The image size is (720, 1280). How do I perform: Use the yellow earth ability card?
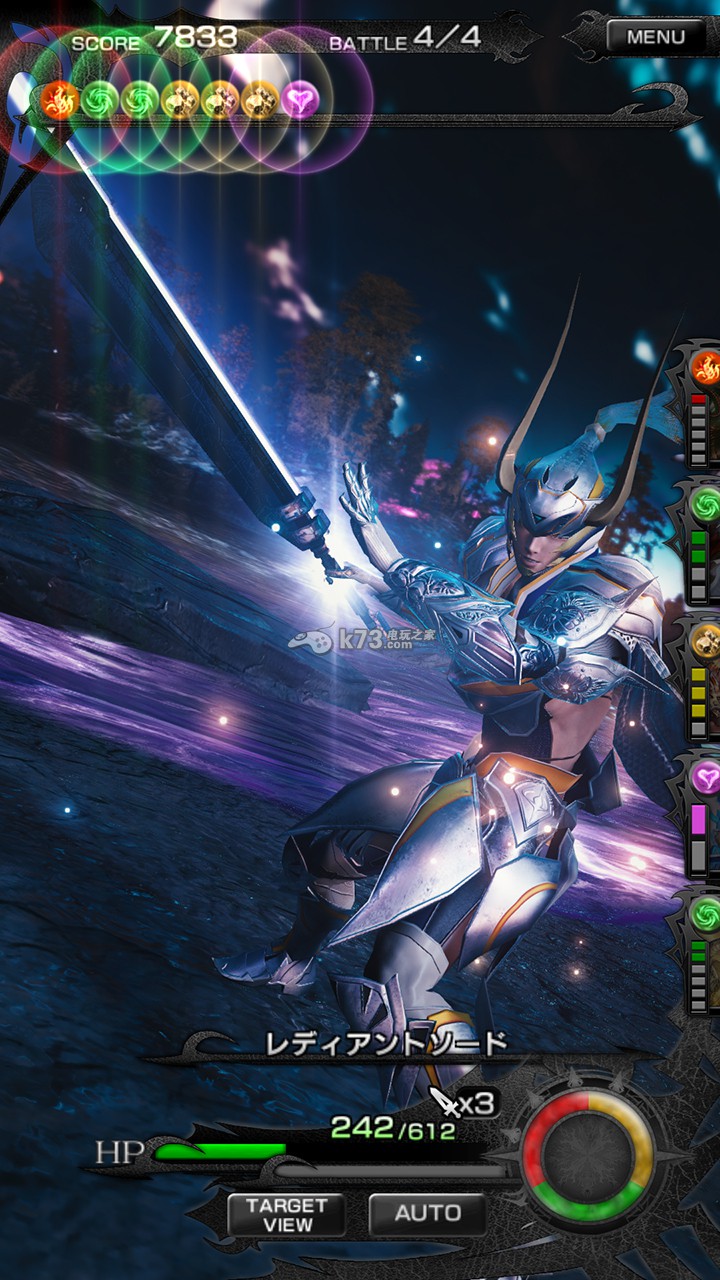(705, 676)
